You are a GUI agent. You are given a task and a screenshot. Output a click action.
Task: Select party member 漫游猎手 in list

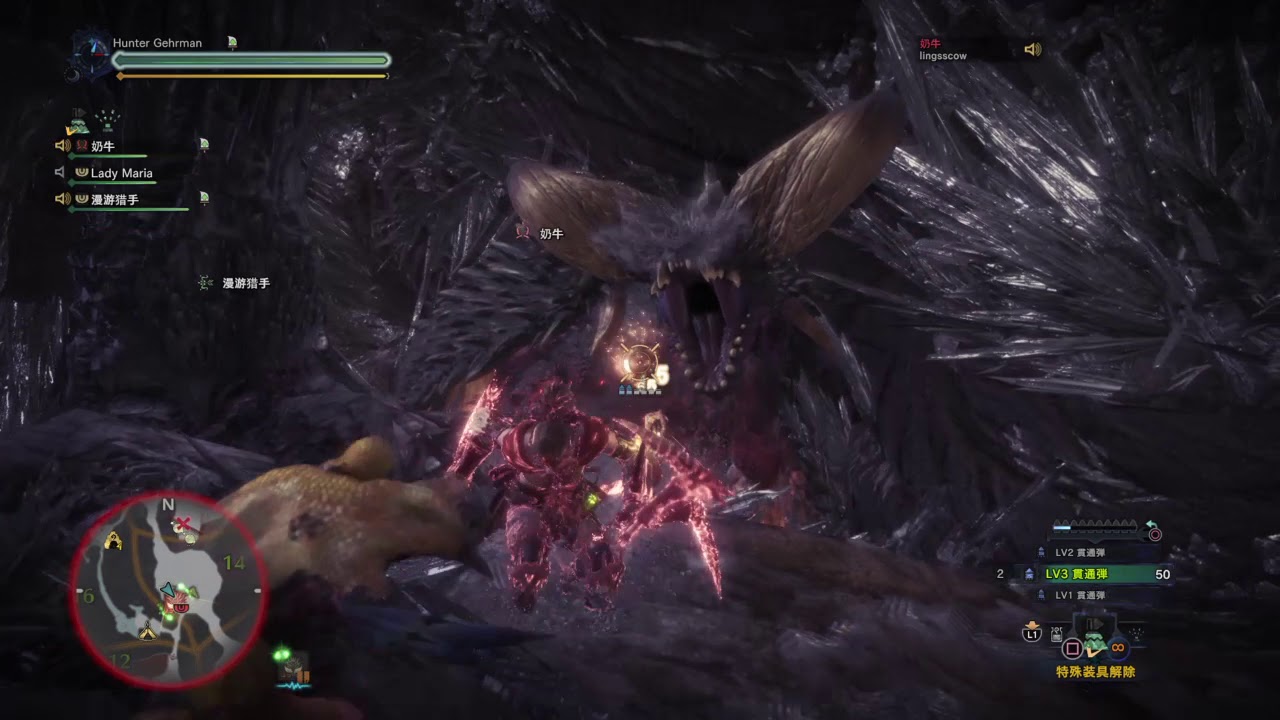pyautogui.click(x=115, y=200)
